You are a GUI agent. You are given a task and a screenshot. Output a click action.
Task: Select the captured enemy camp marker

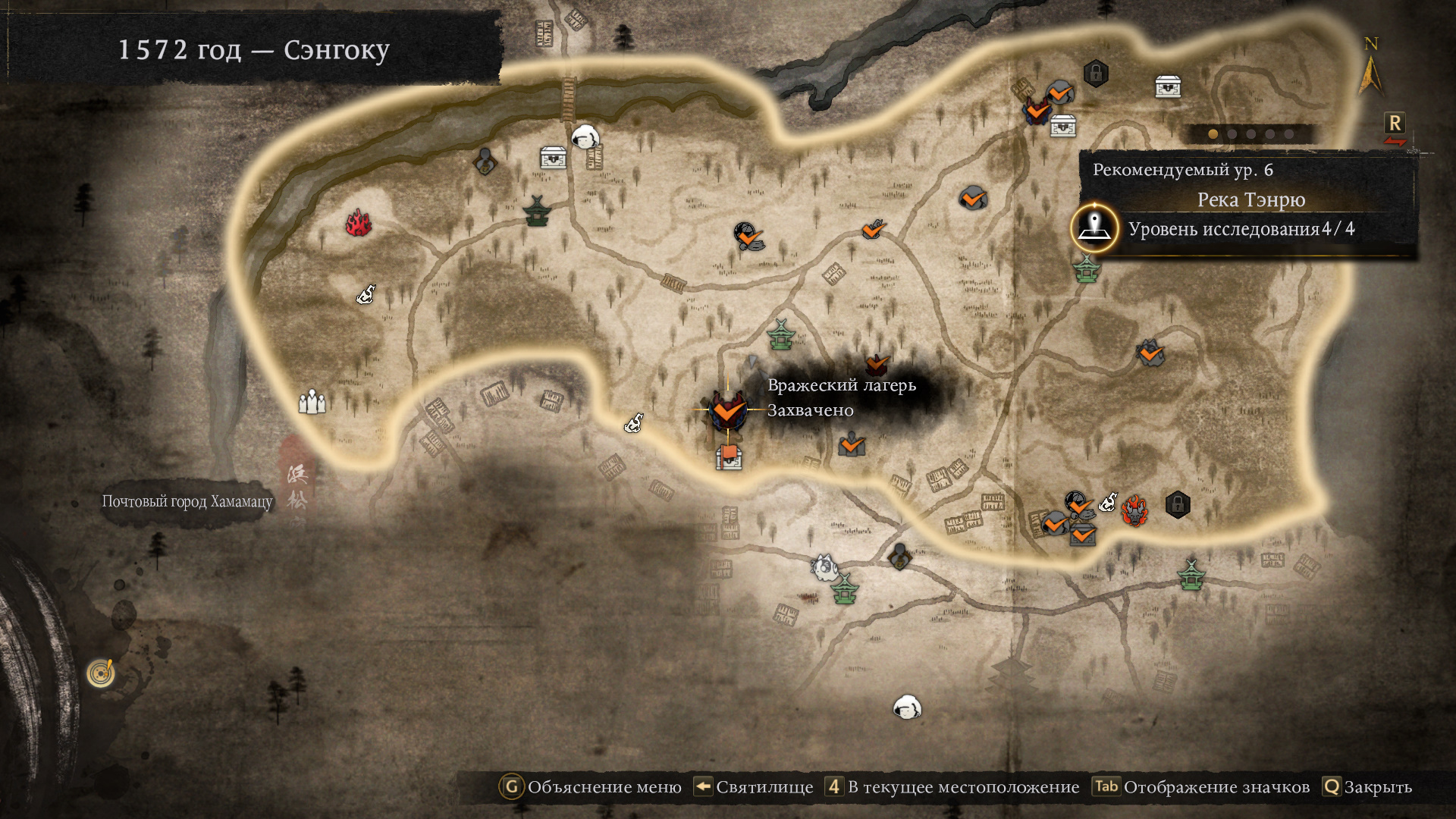(727, 410)
